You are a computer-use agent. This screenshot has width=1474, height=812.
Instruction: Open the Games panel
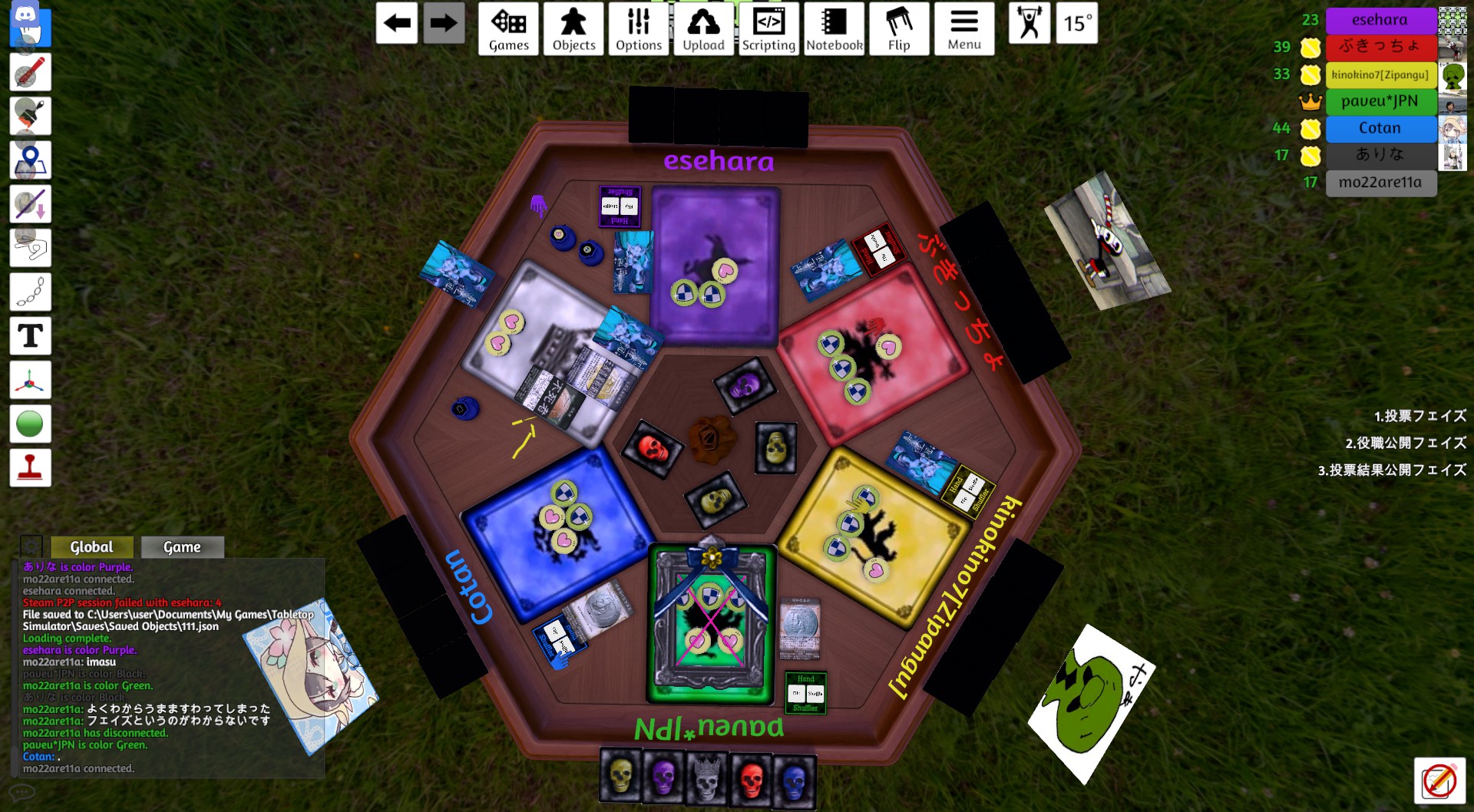[x=507, y=29]
